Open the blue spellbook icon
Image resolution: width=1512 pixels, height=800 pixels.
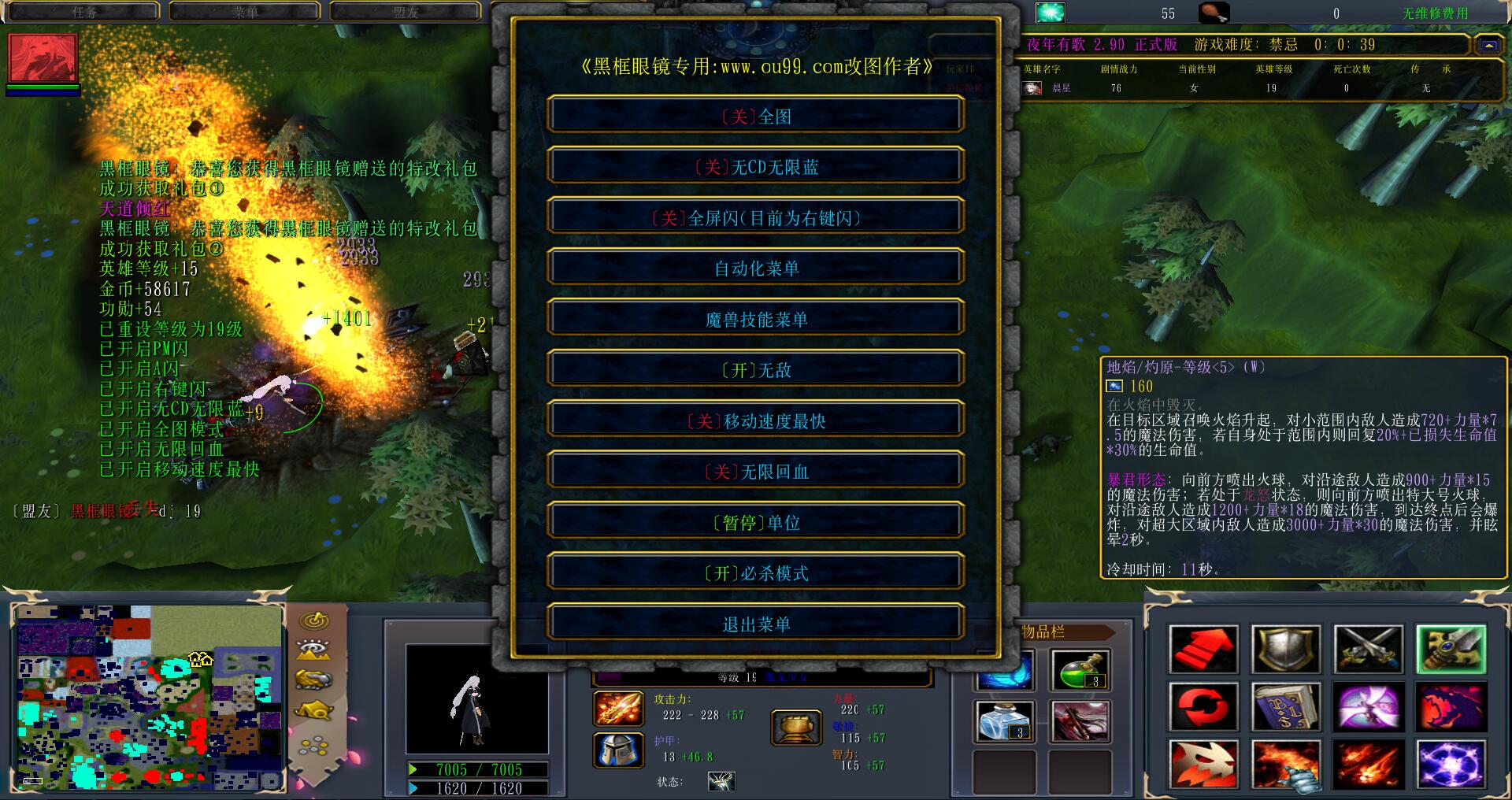(1285, 707)
